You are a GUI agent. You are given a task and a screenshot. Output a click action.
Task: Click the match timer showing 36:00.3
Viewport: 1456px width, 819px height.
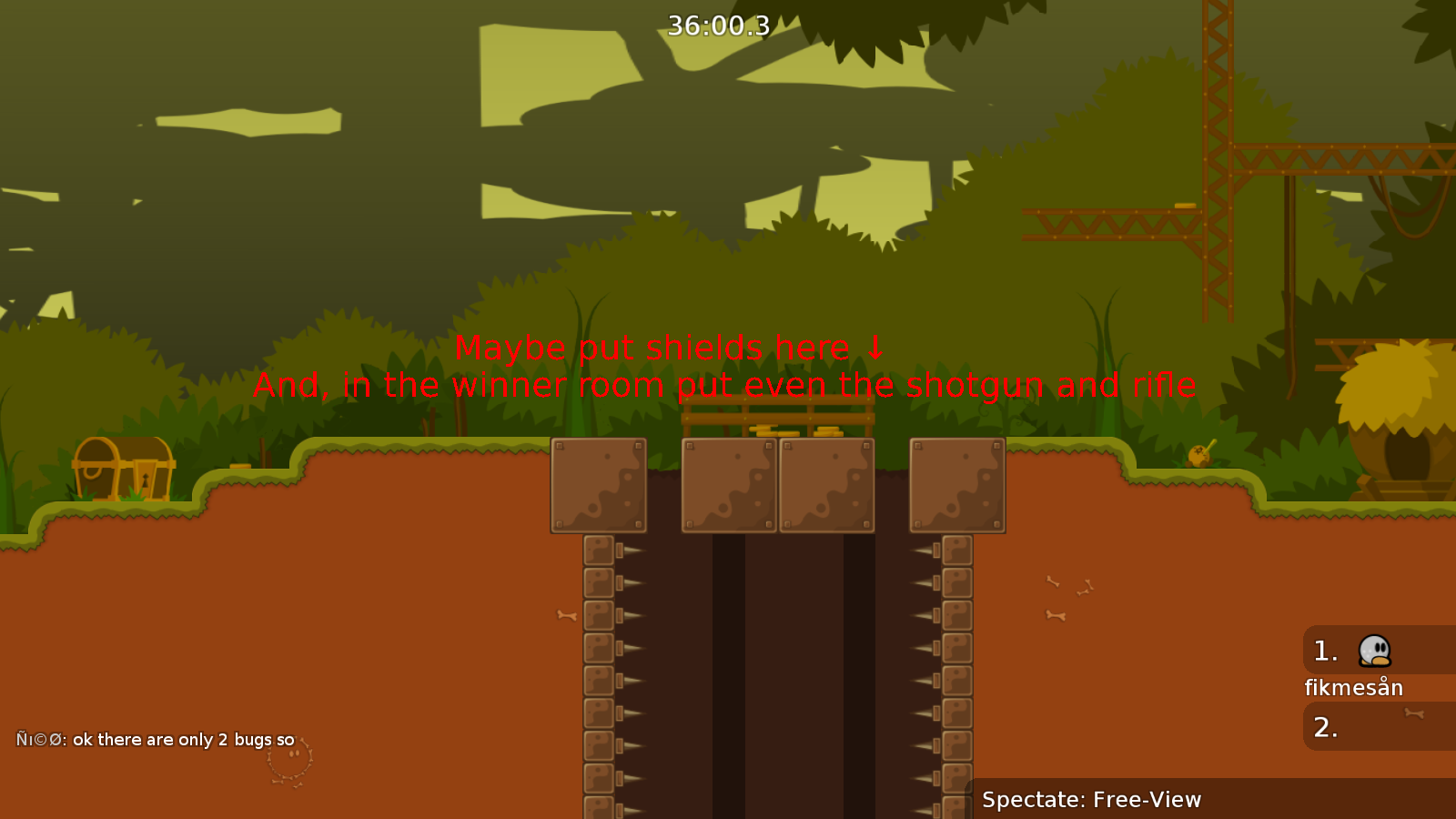click(x=717, y=26)
